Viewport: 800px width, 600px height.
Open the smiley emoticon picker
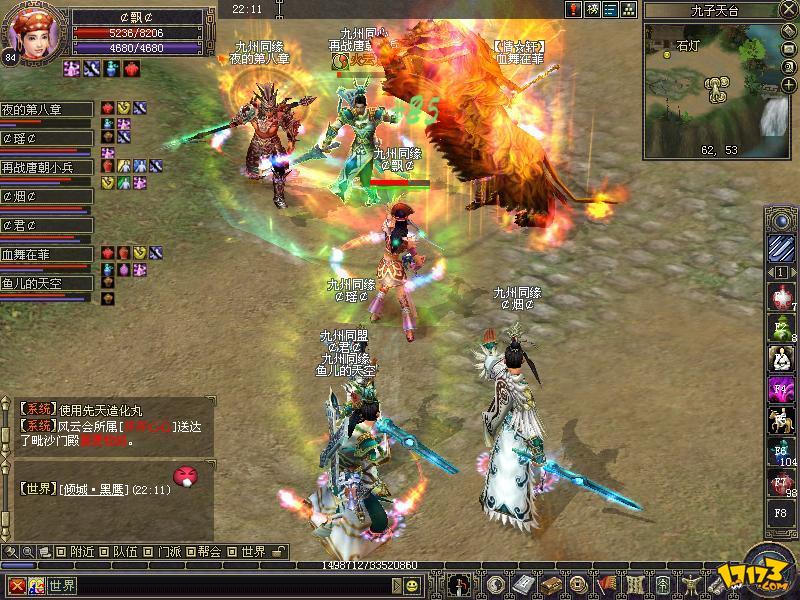click(x=412, y=585)
